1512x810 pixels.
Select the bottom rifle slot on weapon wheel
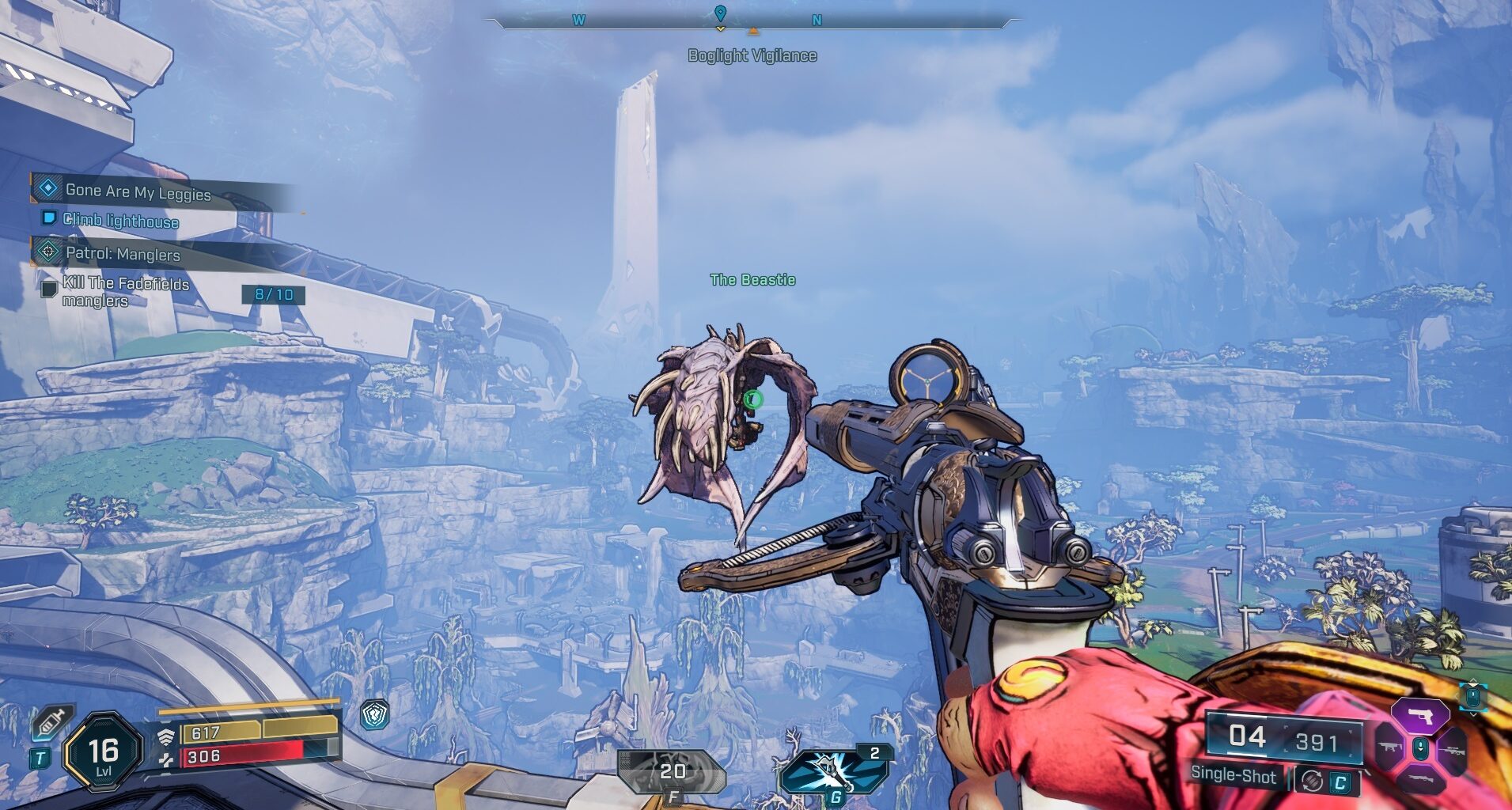tap(1421, 778)
